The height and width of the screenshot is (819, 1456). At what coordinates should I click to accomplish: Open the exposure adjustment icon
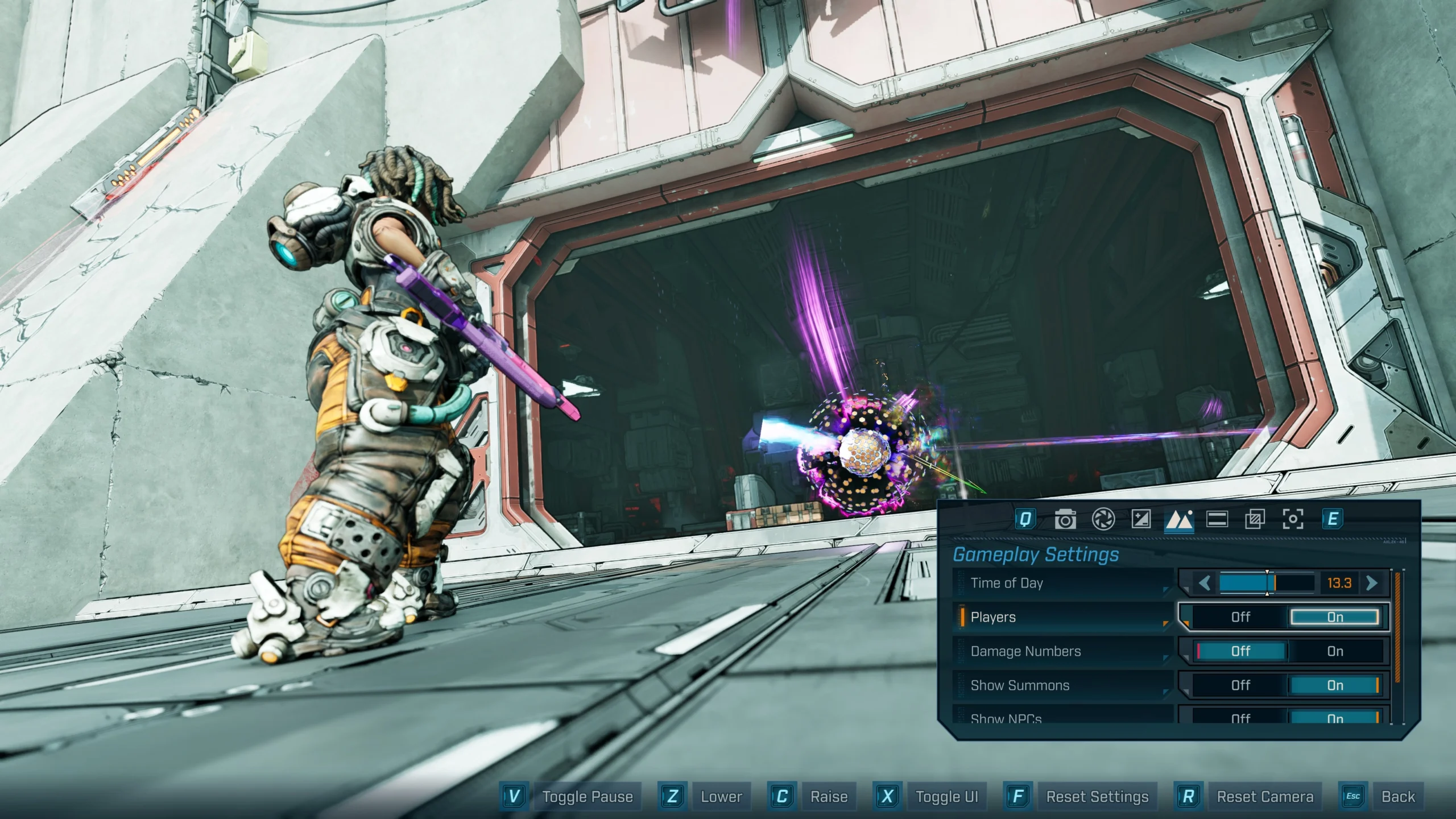click(1141, 520)
